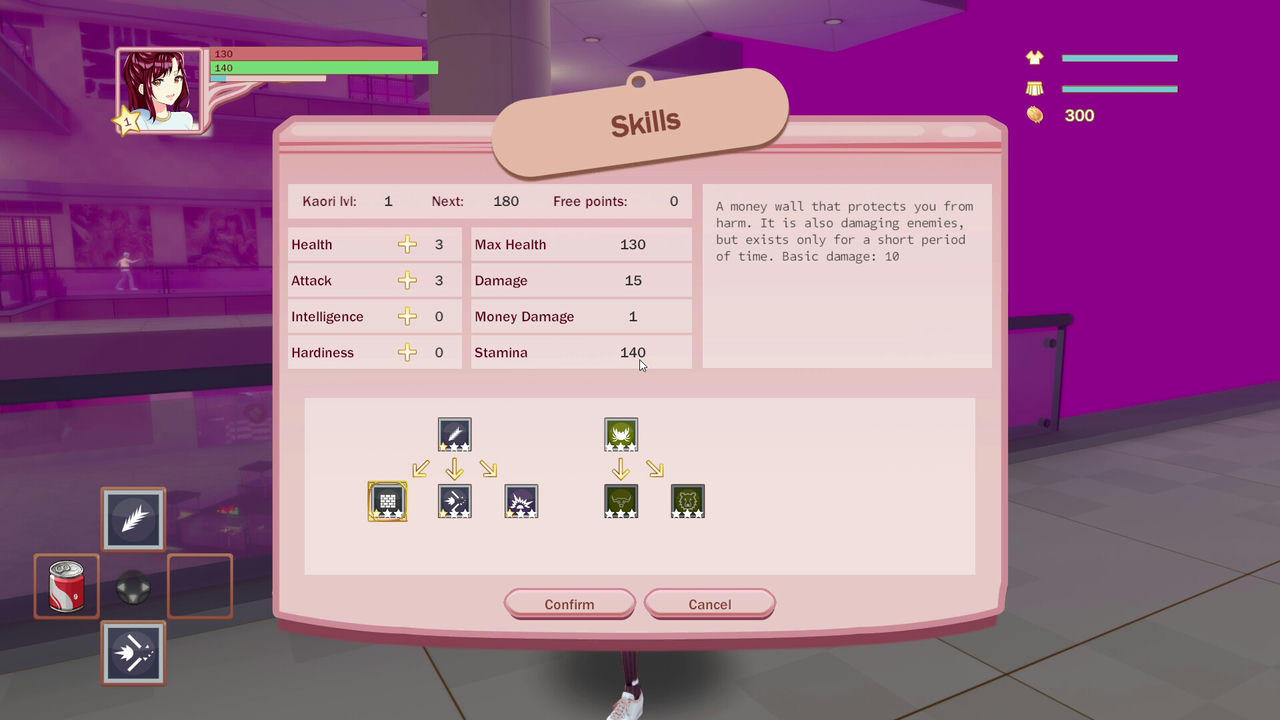This screenshot has width=1280, height=720.
Task: Add a point to Health
Action: tap(407, 244)
